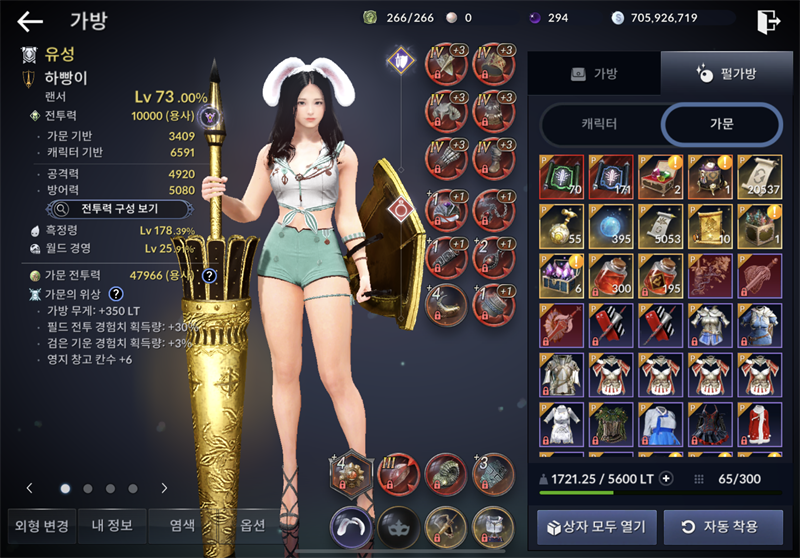The width and height of the screenshot is (800, 558).
Task: Go back with the arrow button
Action: pos(30,21)
